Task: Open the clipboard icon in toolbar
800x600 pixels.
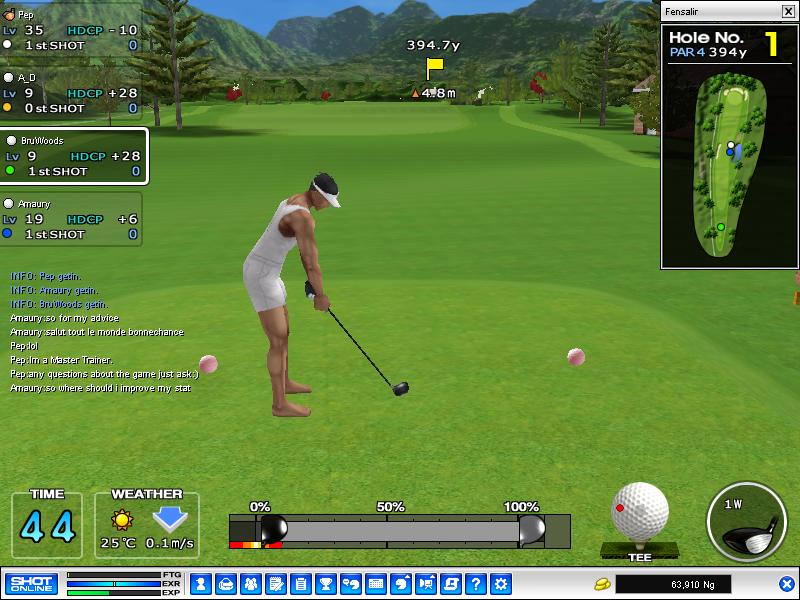Action: pos(300,584)
